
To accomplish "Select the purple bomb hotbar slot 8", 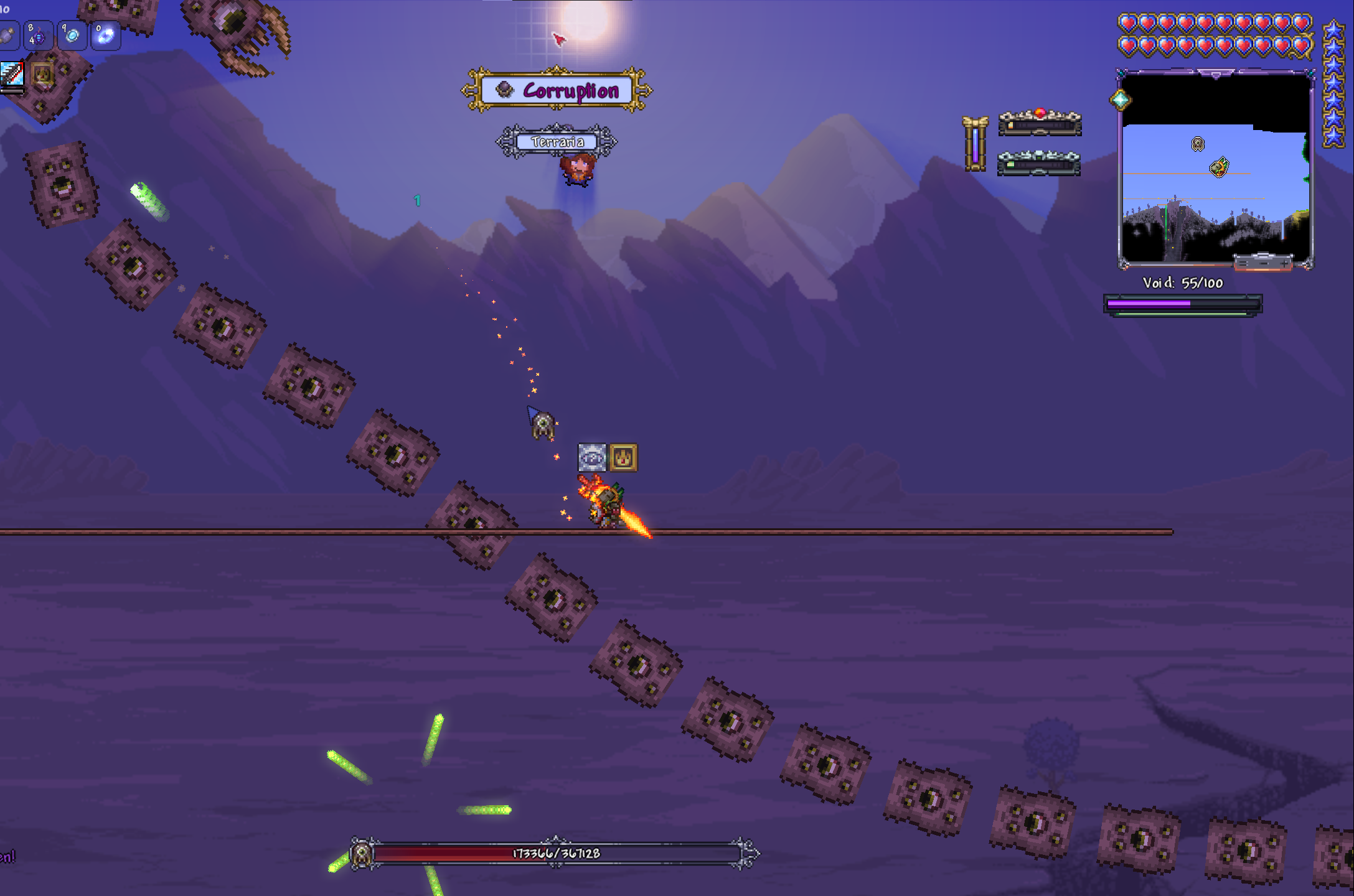I will [x=37, y=36].
